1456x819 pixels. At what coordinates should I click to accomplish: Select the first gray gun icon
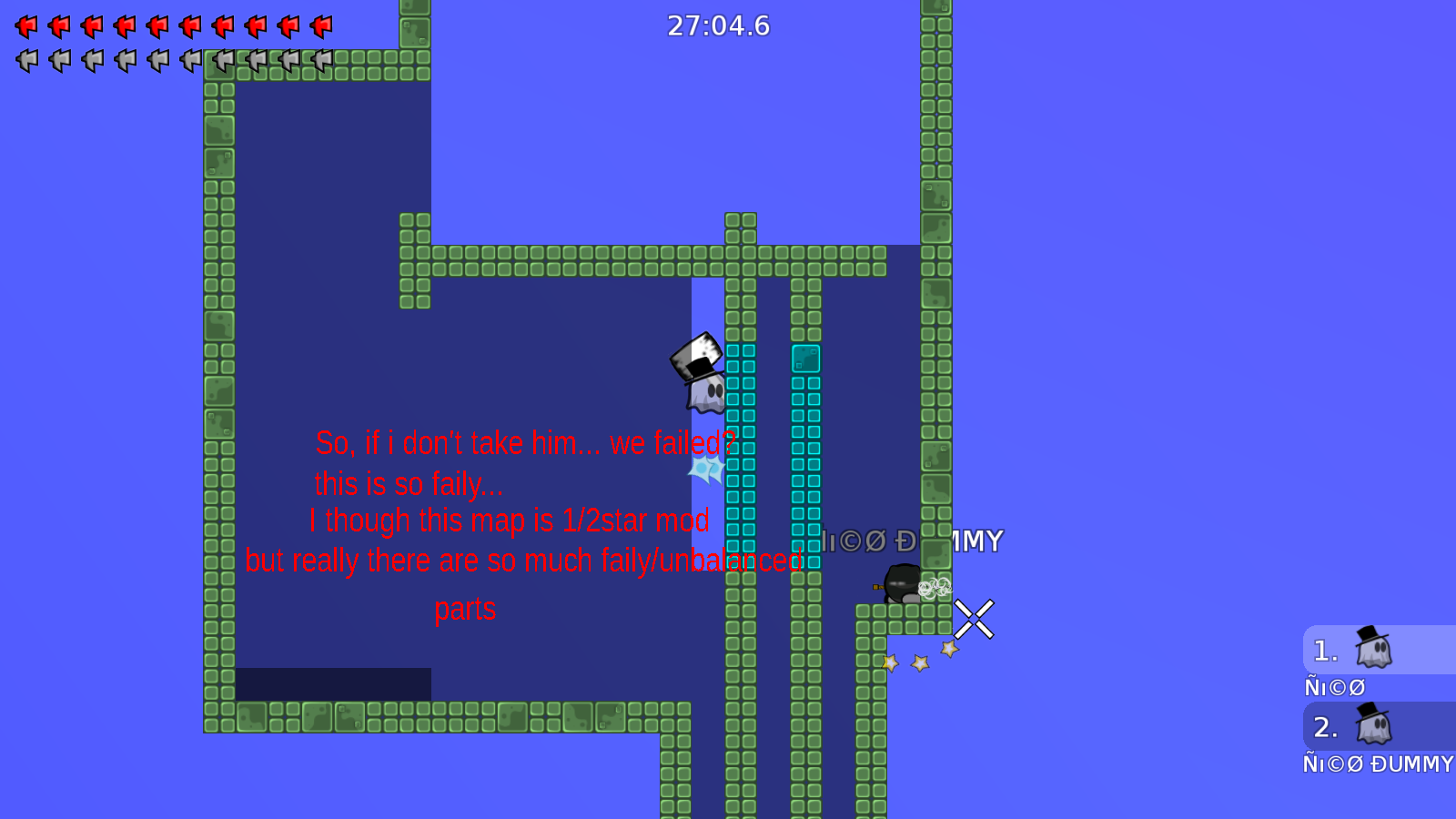(x=25, y=62)
